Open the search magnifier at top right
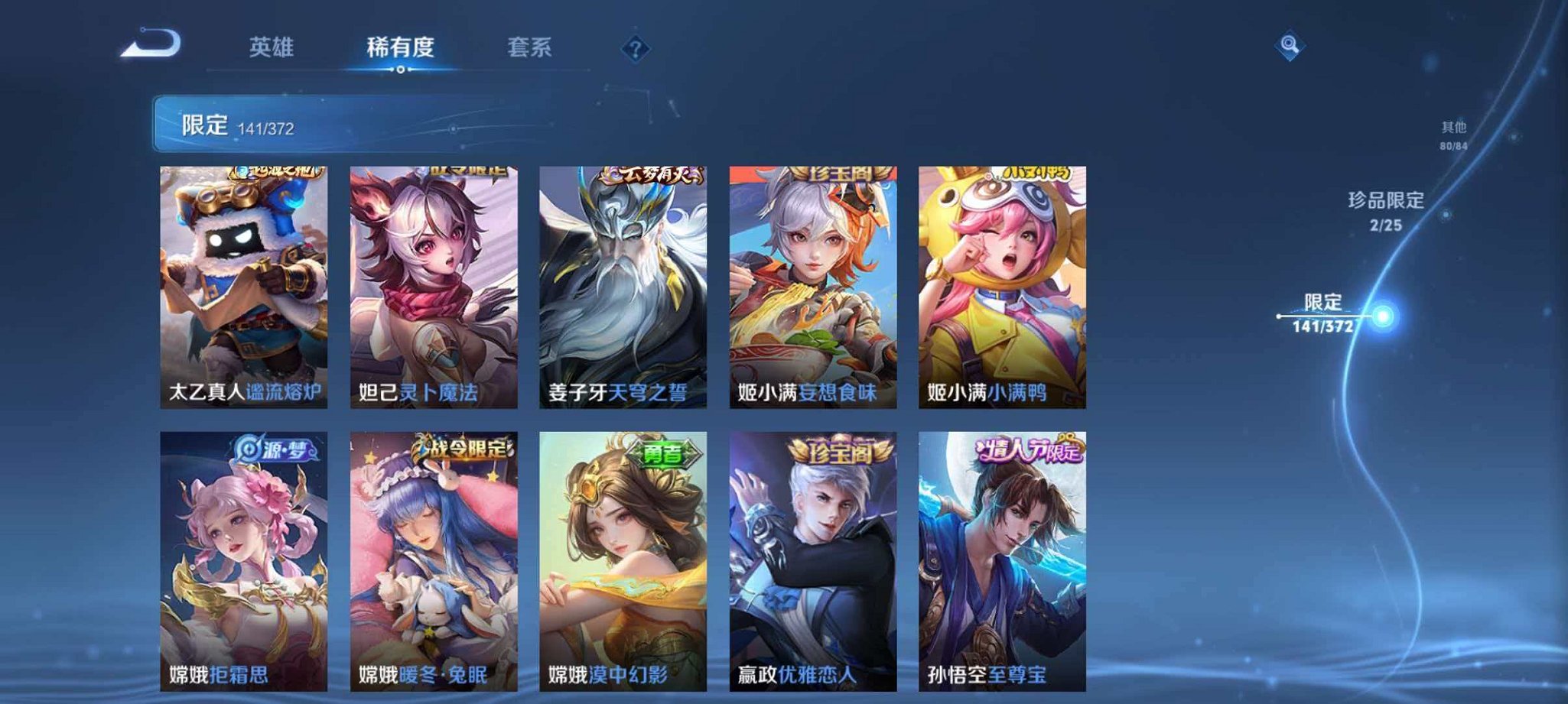Viewport: 1568px width, 704px height. [x=1290, y=46]
